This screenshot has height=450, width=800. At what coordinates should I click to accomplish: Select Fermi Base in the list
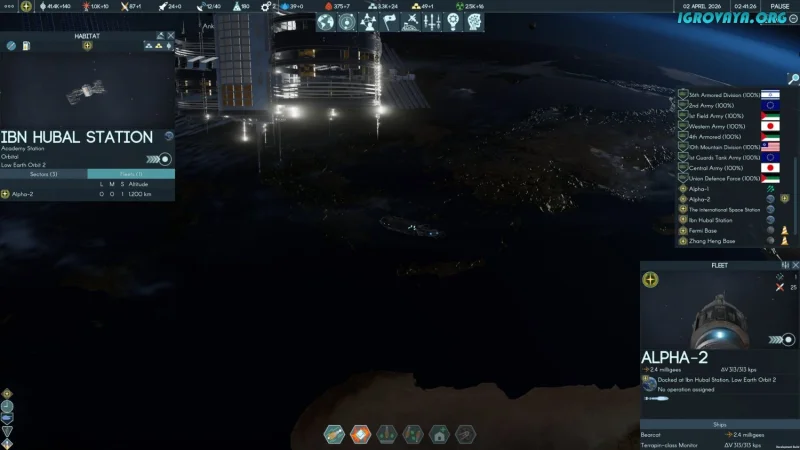click(704, 230)
